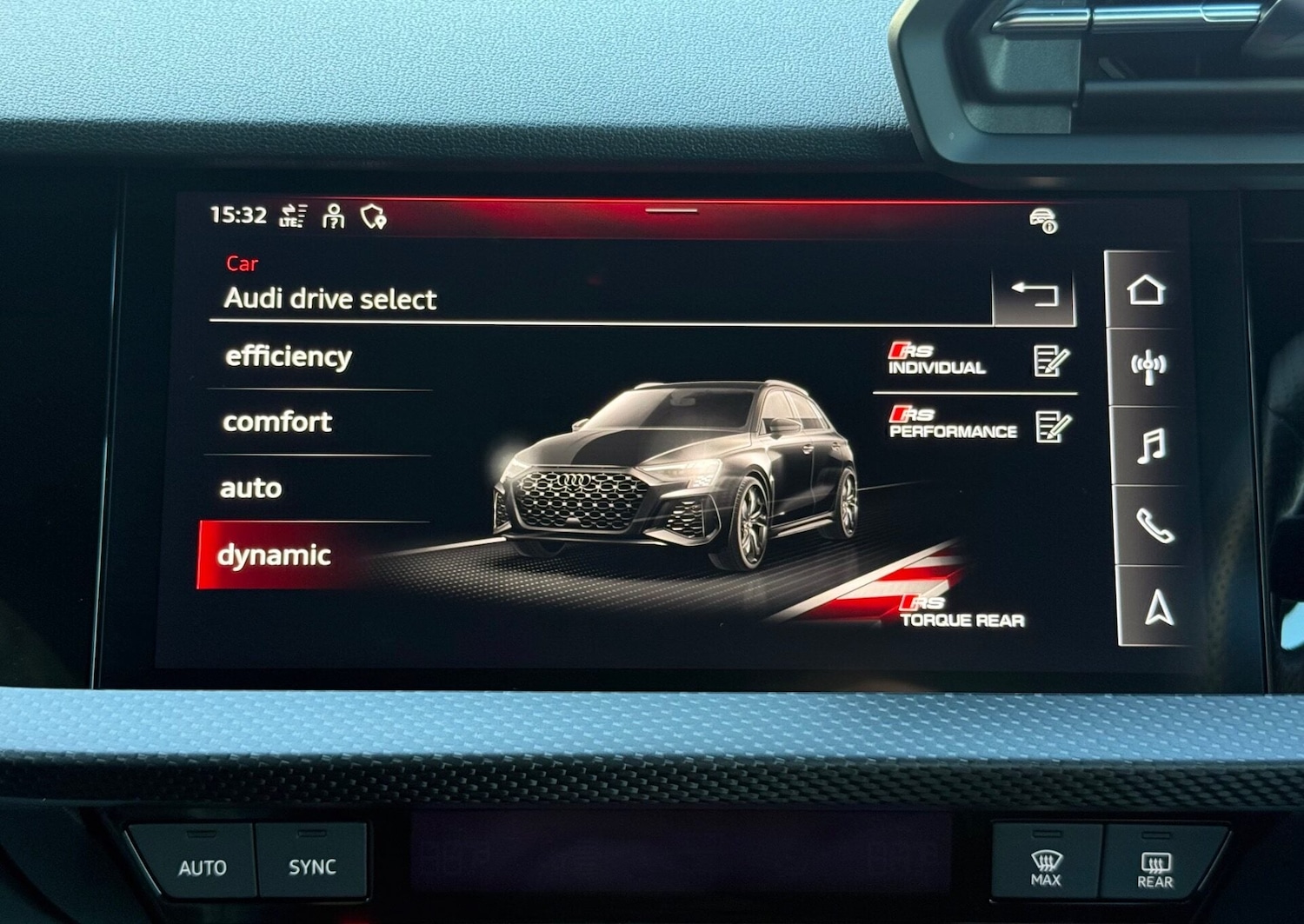Tap the privacy shield status icon
Image resolution: width=1304 pixels, height=924 pixels.
tap(373, 216)
